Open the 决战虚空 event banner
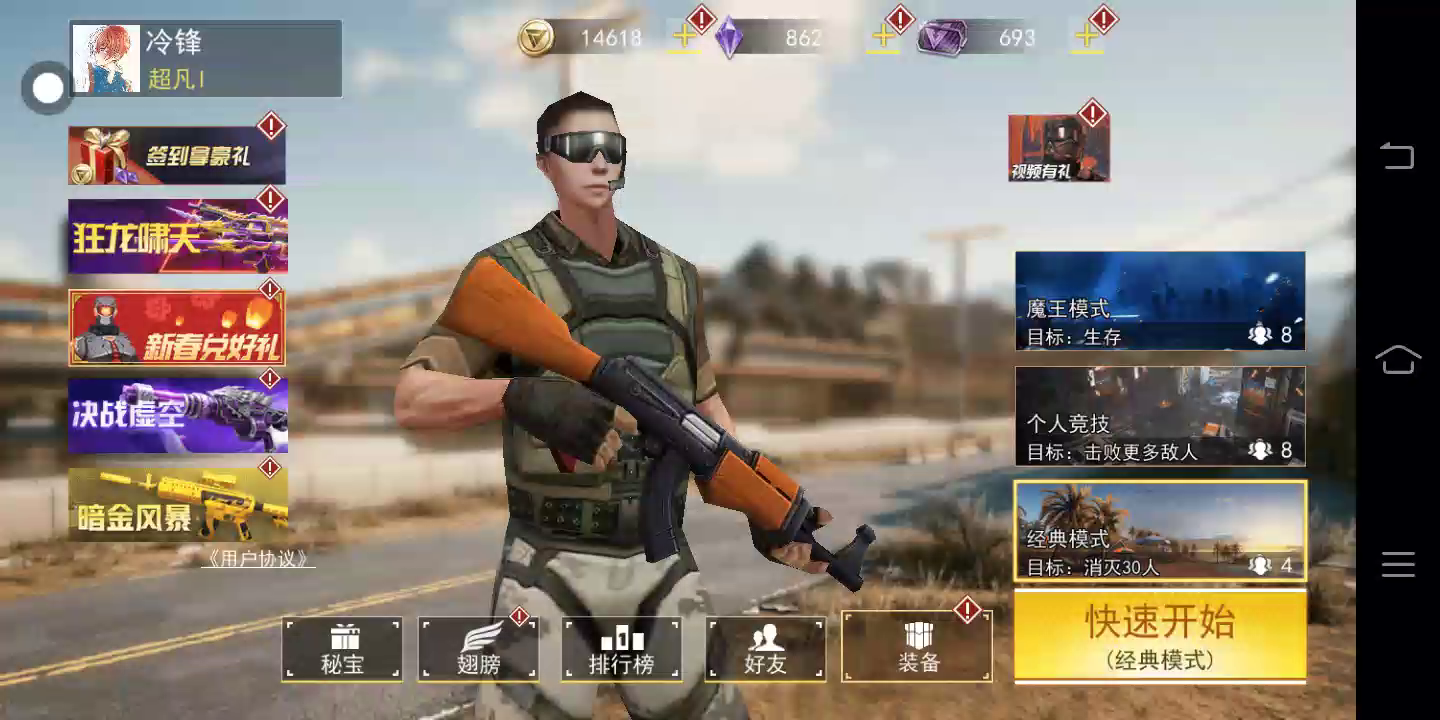Image resolution: width=1440 pixels, height=720 pixels. [x=177, y=415]
